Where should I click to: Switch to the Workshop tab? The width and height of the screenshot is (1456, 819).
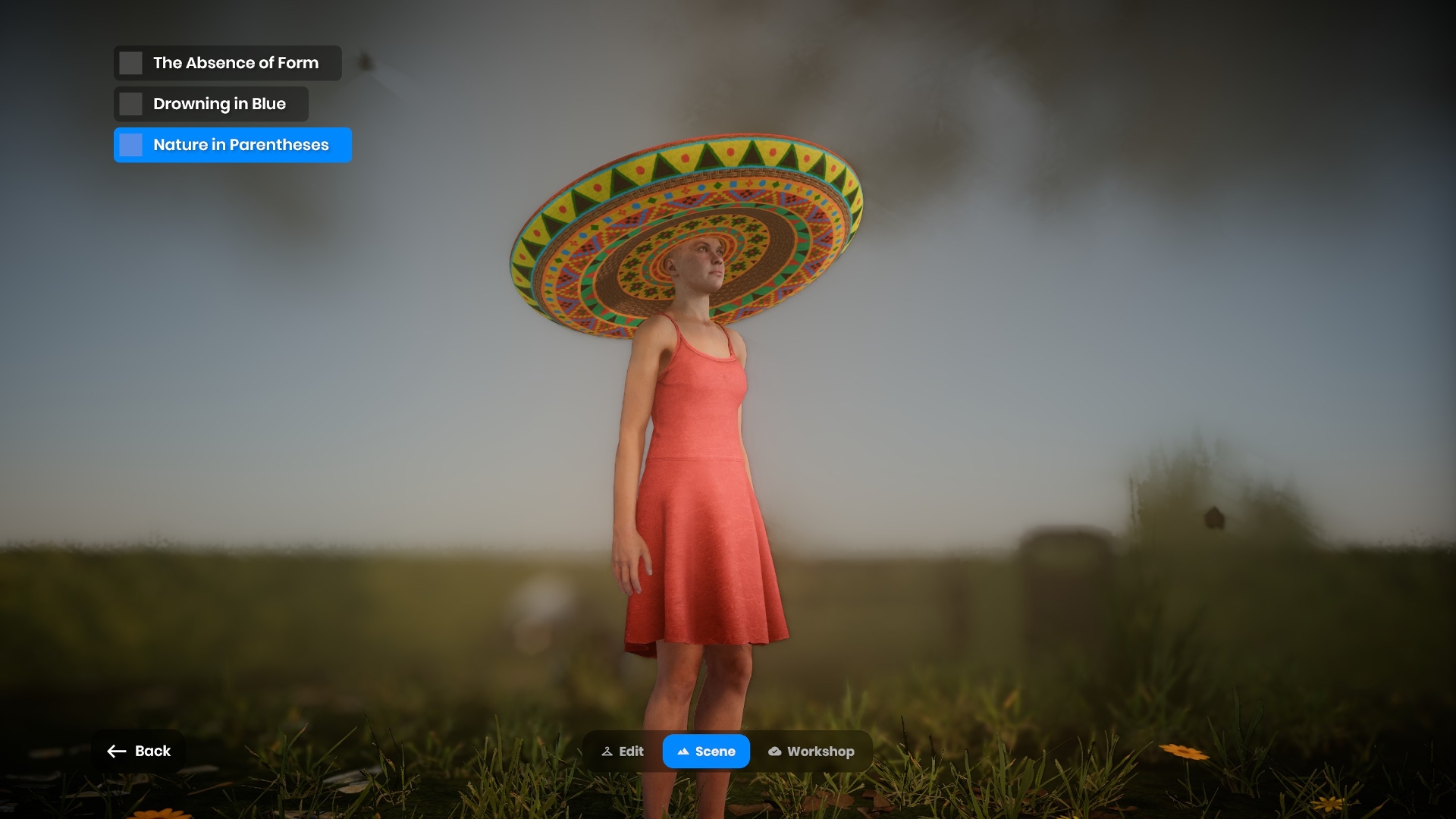(811, 752)
